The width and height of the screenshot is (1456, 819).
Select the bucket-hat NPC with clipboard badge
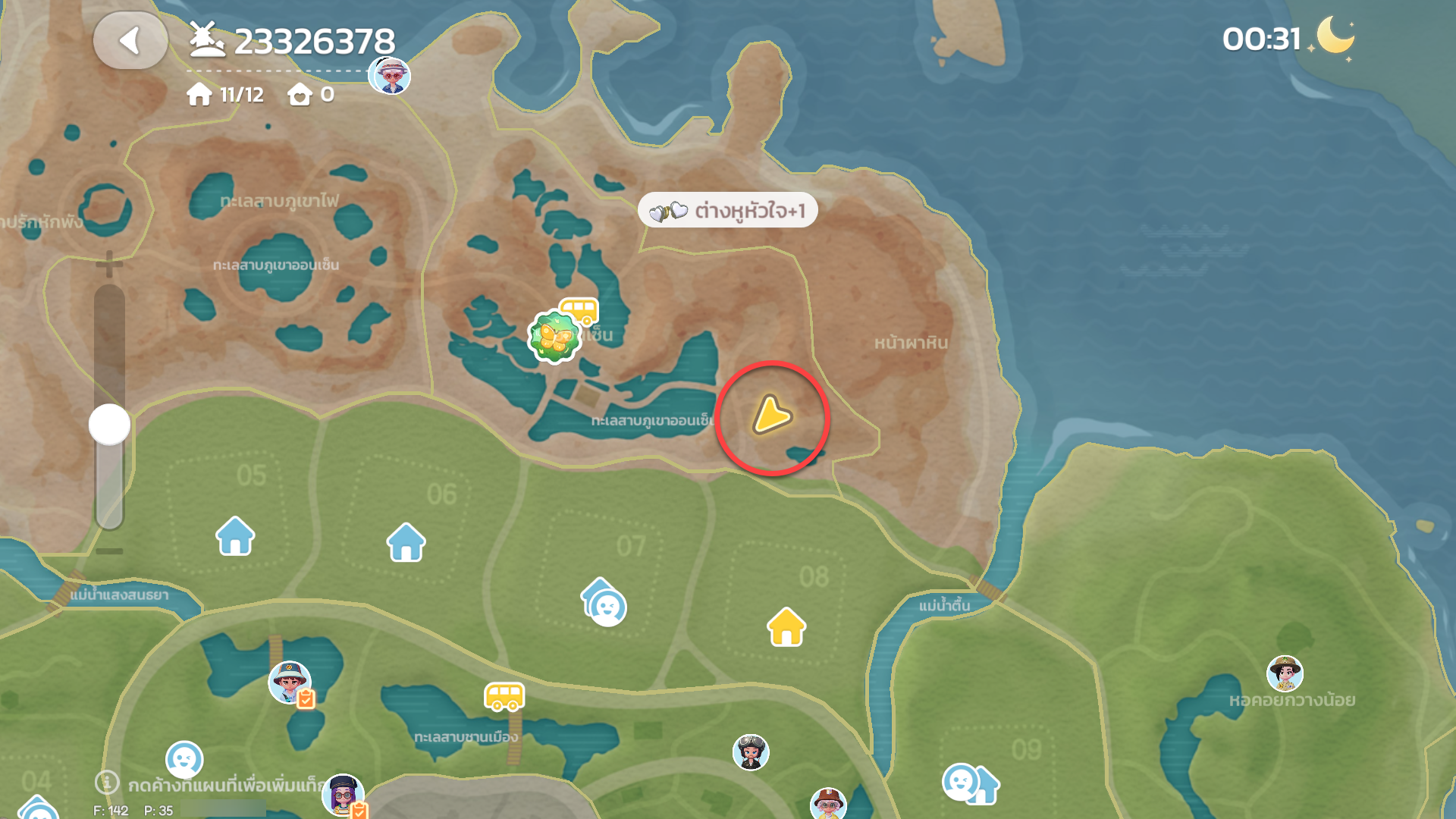click(x=290, y=682)
